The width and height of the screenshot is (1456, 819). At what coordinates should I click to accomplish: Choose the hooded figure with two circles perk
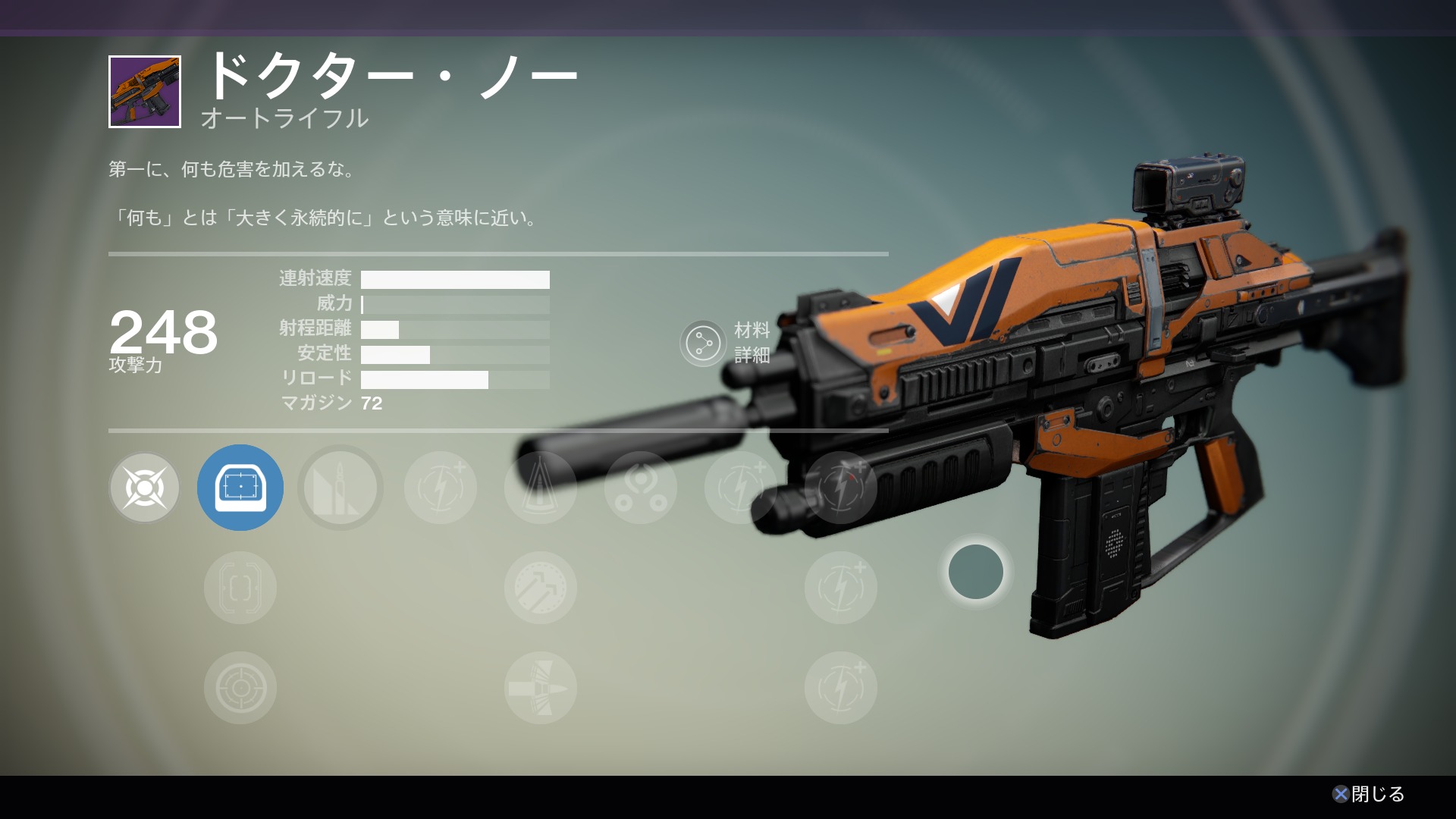(641, 488)
